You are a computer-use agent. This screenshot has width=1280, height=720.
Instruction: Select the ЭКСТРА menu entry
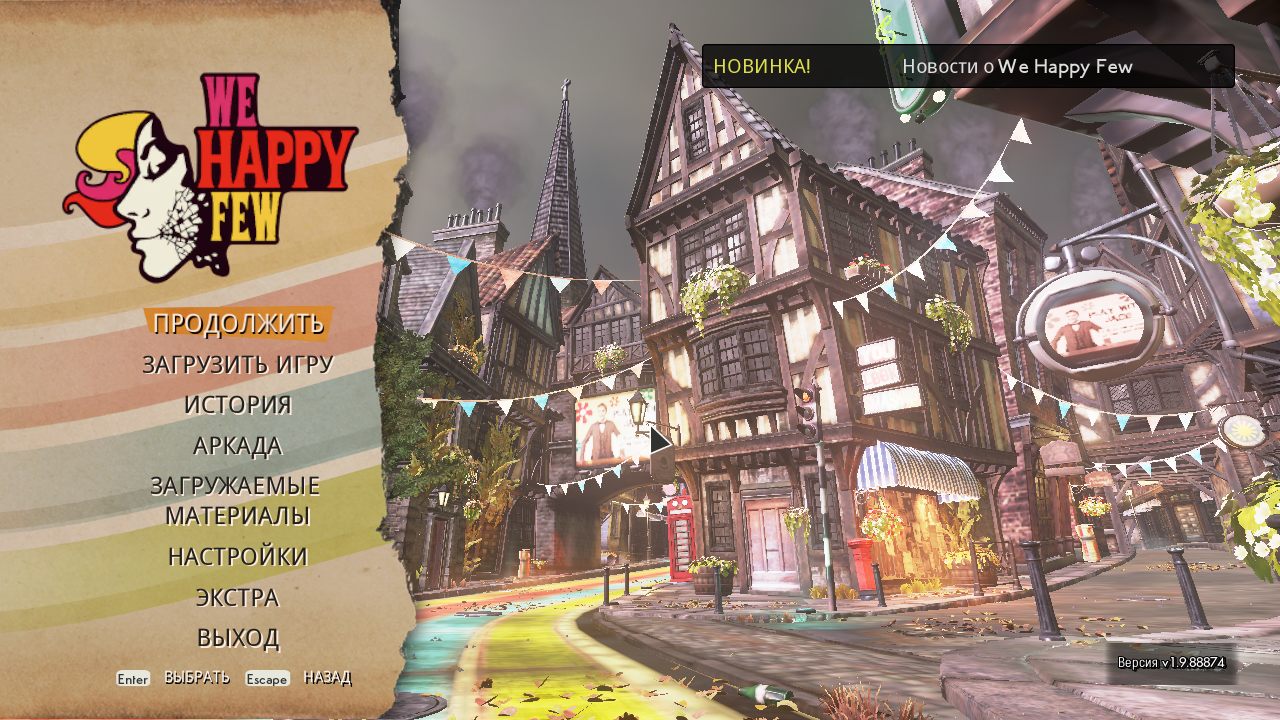pyautogui.click(x=239, y=597)
